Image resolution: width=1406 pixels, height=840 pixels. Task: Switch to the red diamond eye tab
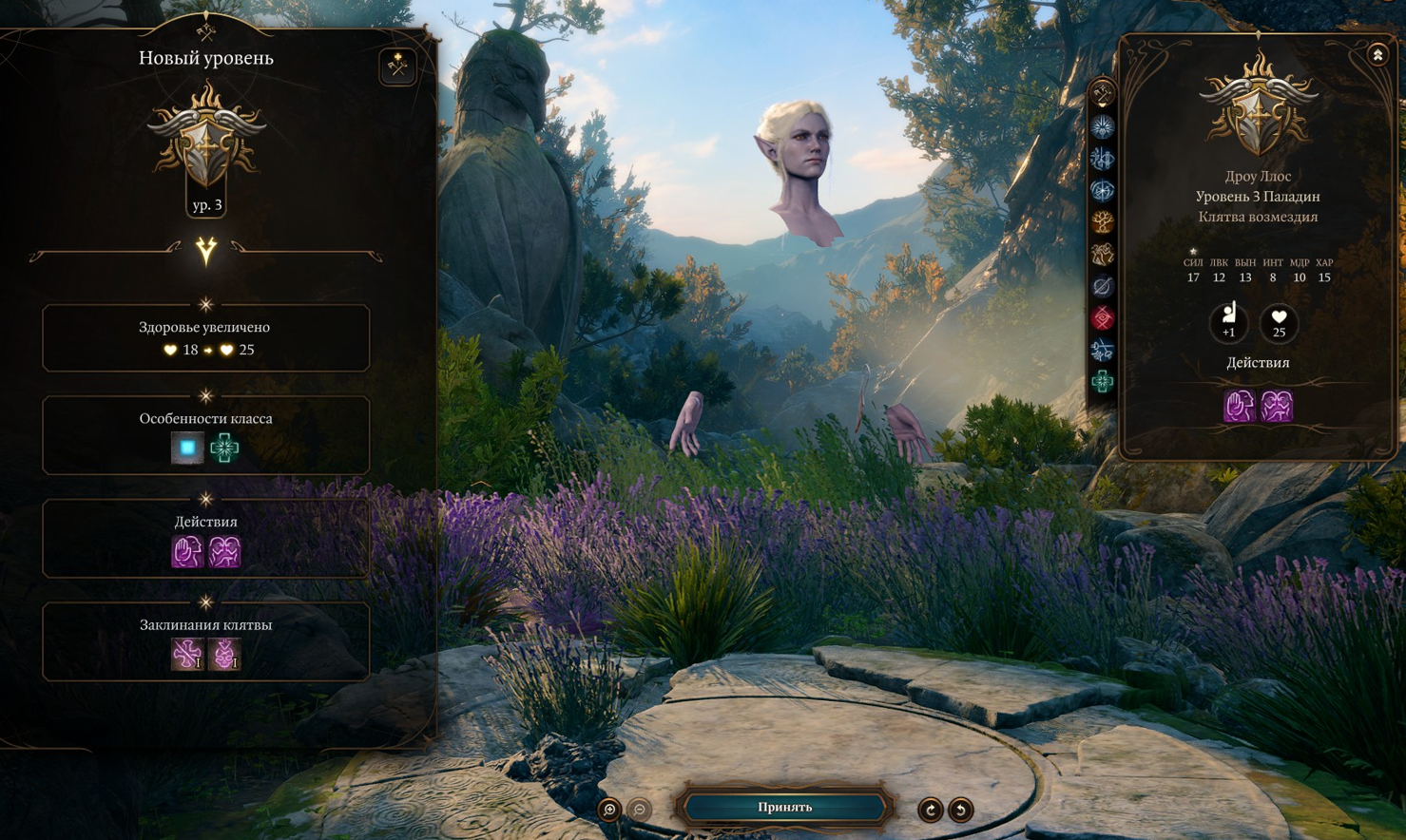click(1102, 318)
